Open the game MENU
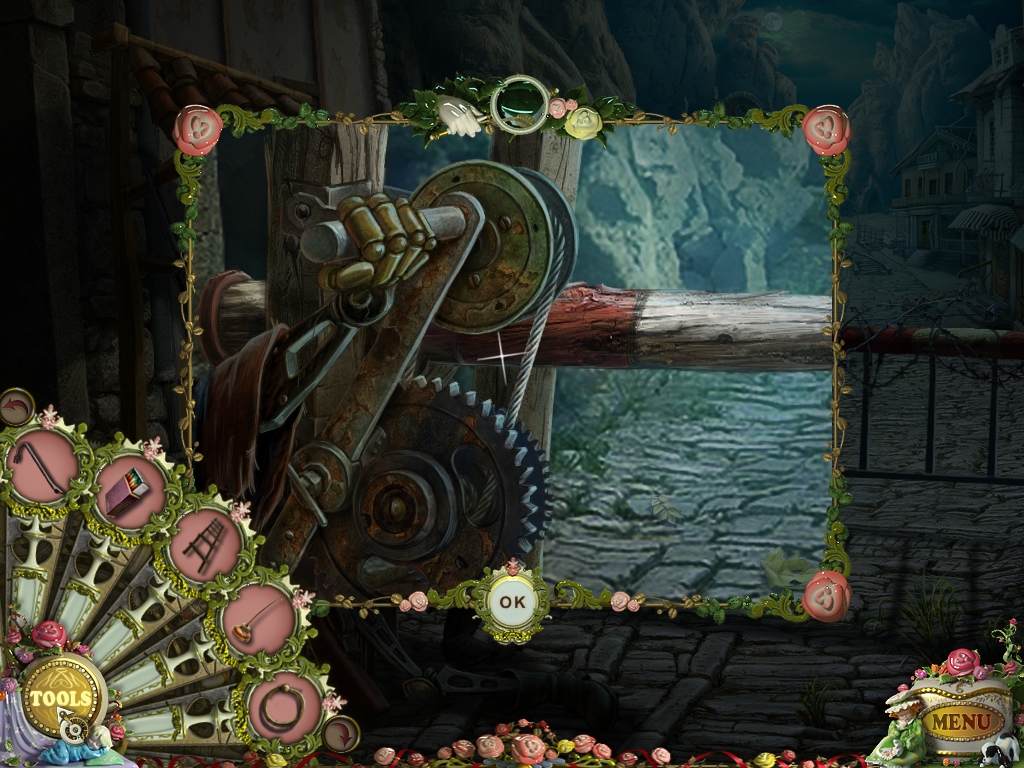 pyautogui.click(x=963, y=720)
